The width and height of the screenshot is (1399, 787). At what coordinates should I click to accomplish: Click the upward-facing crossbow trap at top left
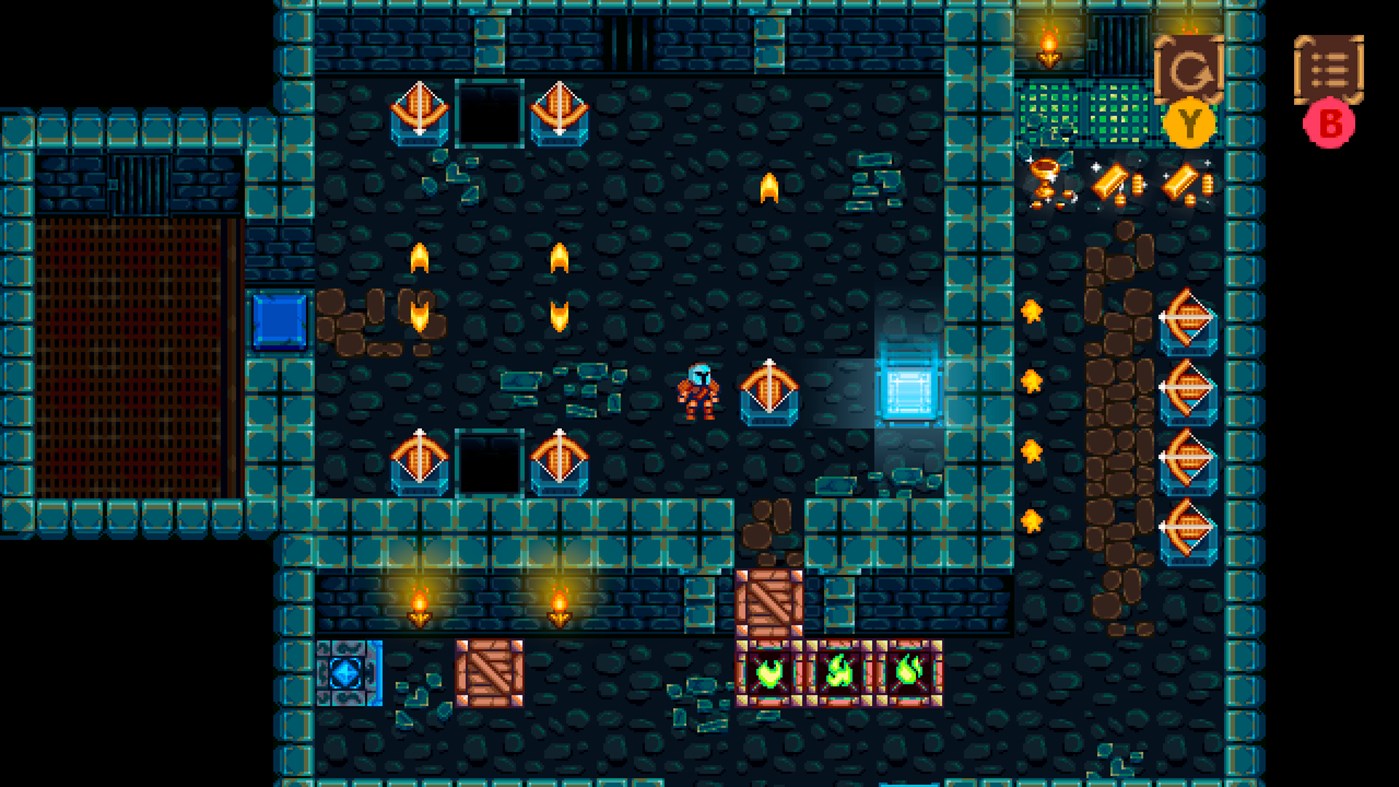[416, 115]
